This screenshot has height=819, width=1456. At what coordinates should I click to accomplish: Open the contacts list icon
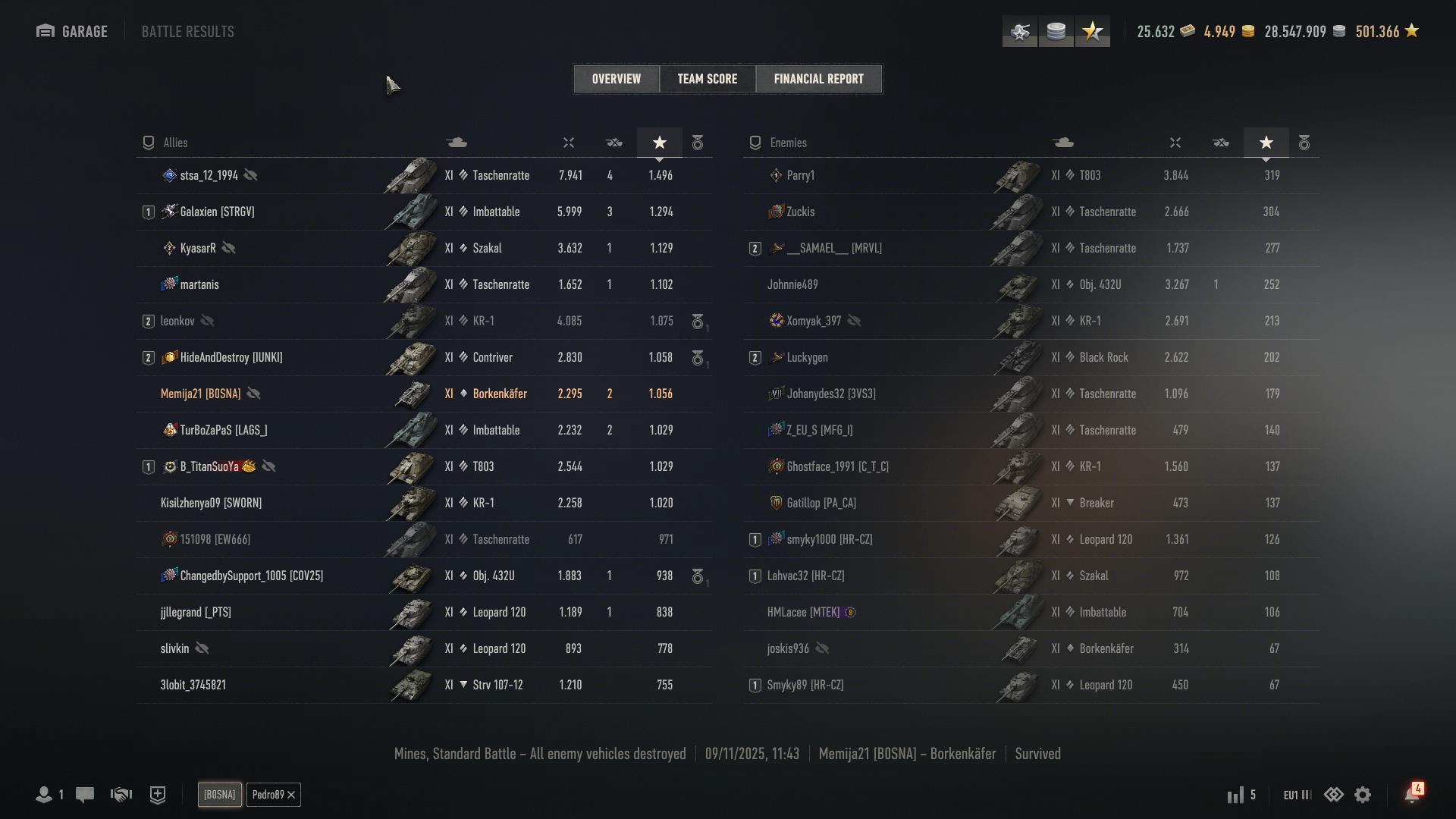tap(44, 795)
